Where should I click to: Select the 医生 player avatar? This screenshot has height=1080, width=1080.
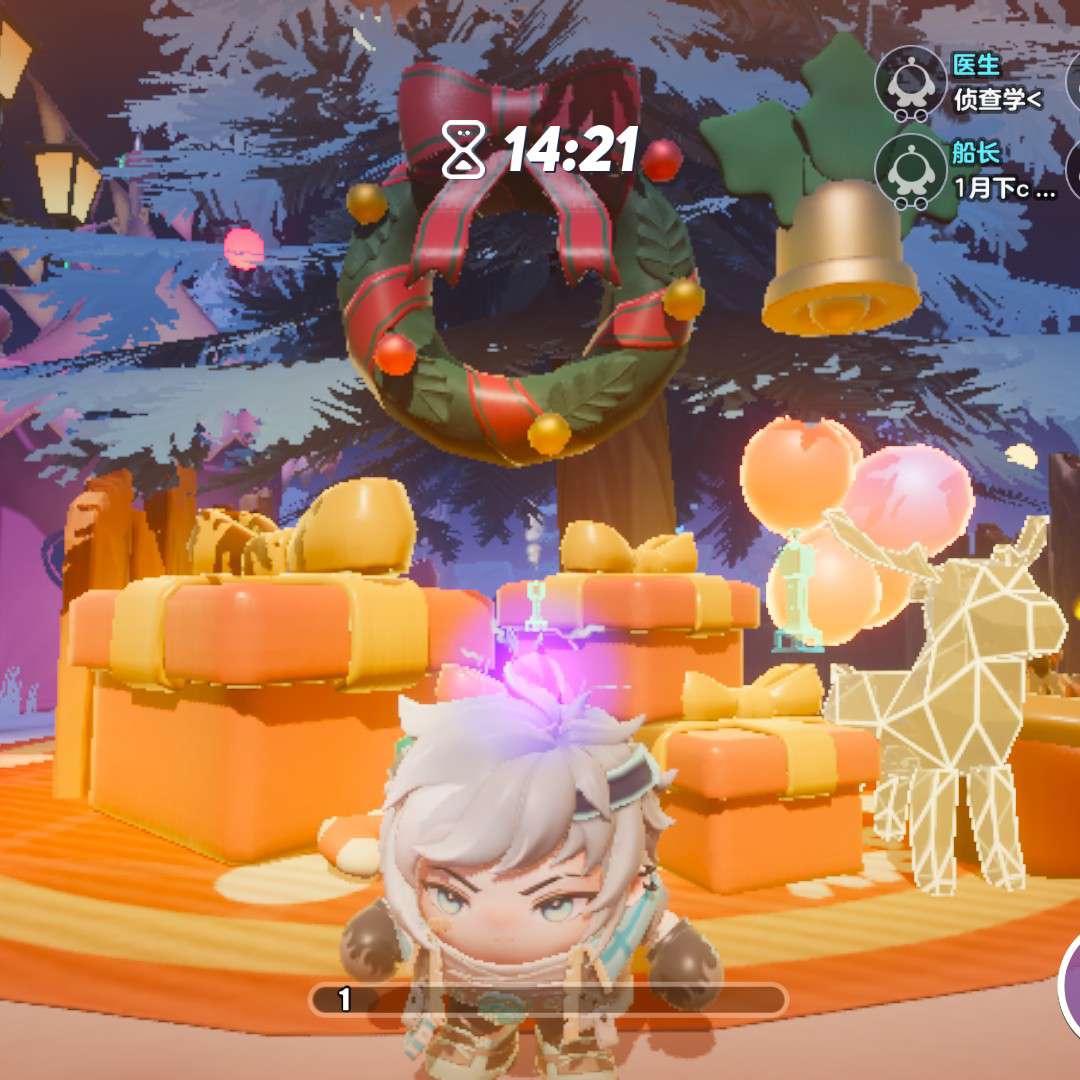(910, 84)
